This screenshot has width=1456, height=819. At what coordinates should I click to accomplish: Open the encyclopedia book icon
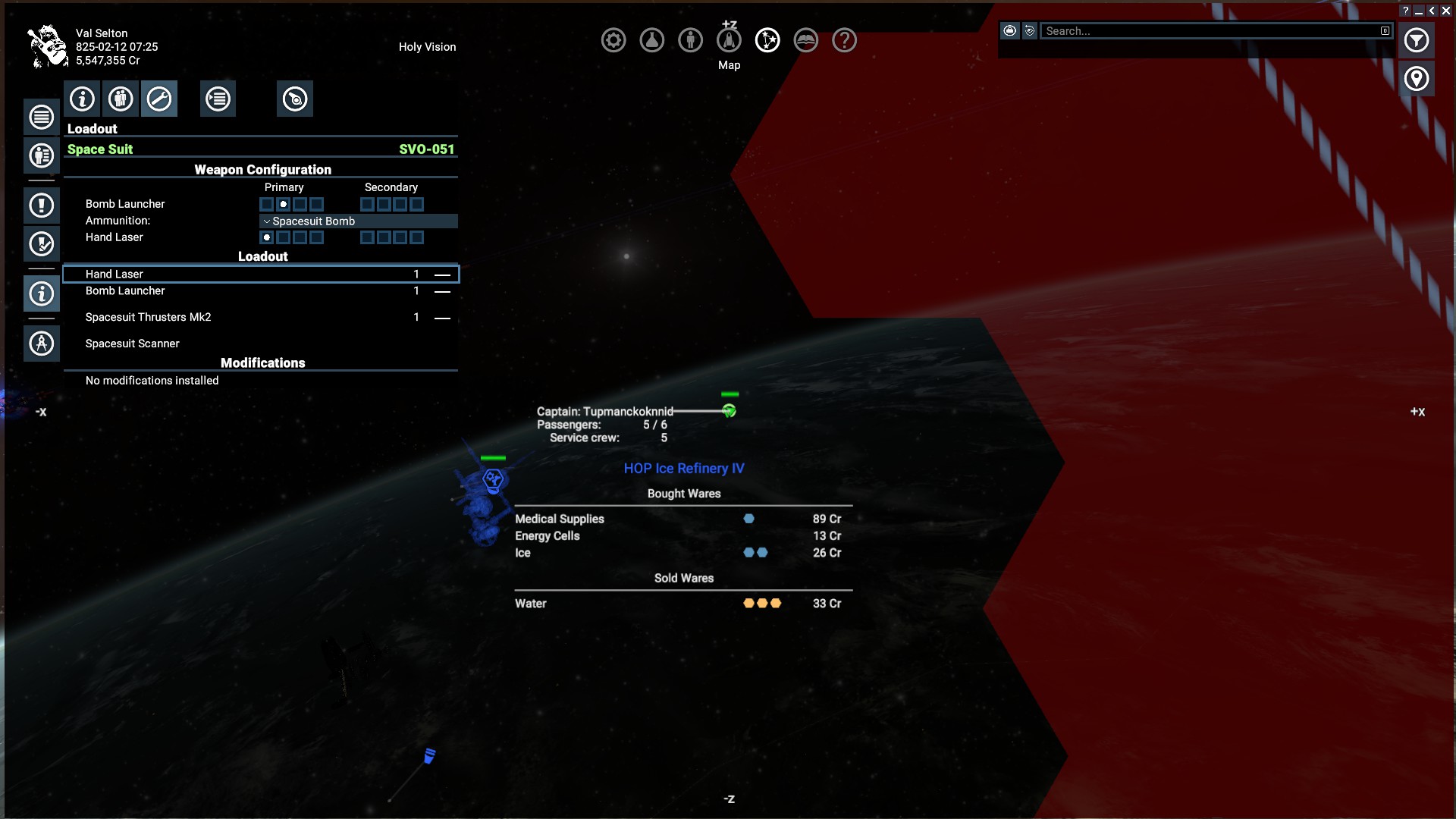806,40
